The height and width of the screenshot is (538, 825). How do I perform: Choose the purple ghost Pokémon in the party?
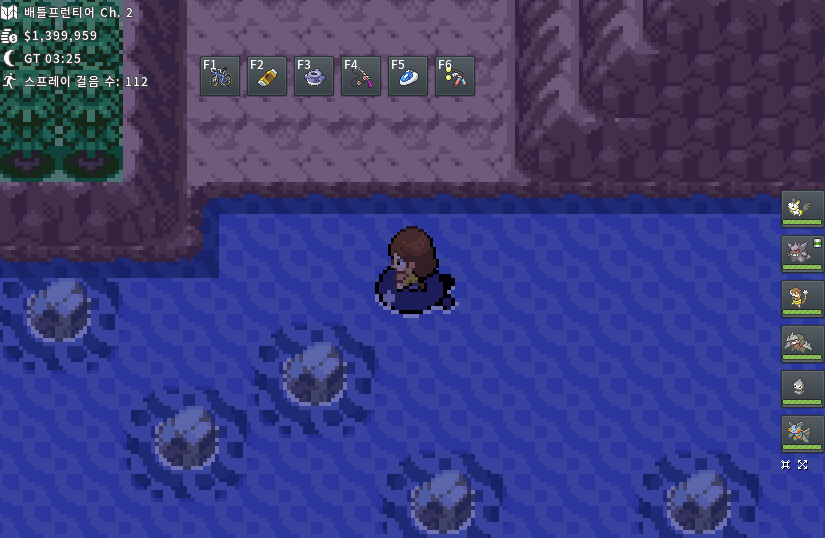pyautogui.click(x=802, y=254)
